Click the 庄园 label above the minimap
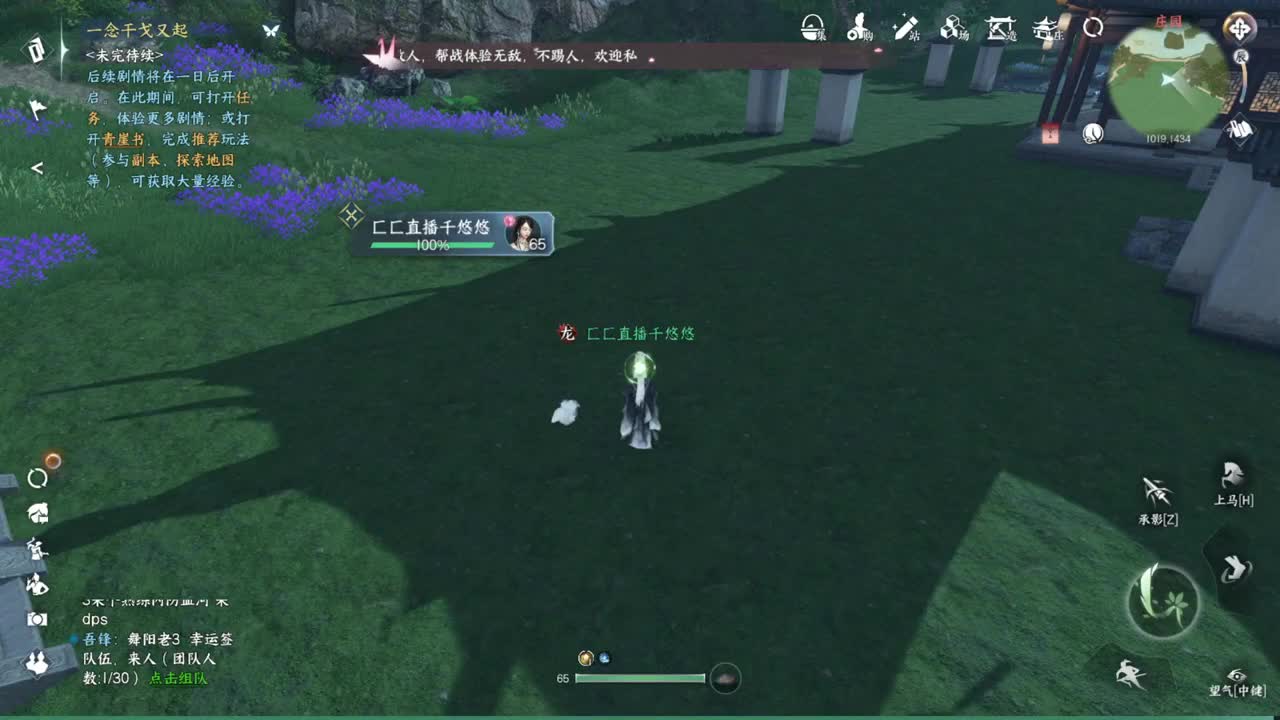The height and width of the screenshot is (720, 1280). click(1168, 20)
